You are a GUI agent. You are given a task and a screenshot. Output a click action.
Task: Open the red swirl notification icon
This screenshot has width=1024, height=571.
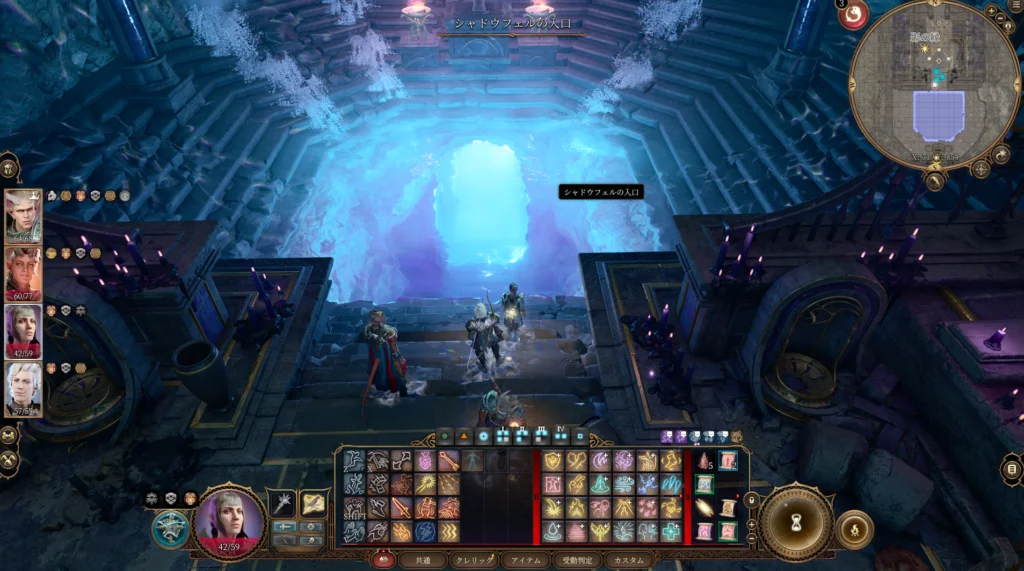pos(852,16)
